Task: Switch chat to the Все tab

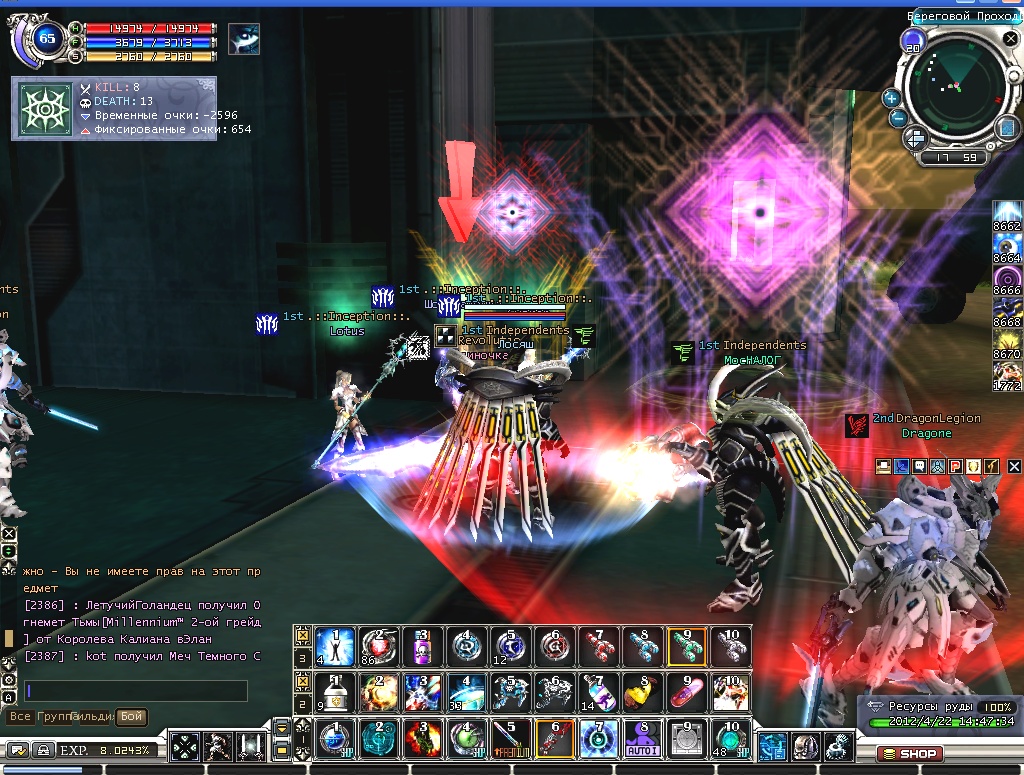Action: [19, 717]
